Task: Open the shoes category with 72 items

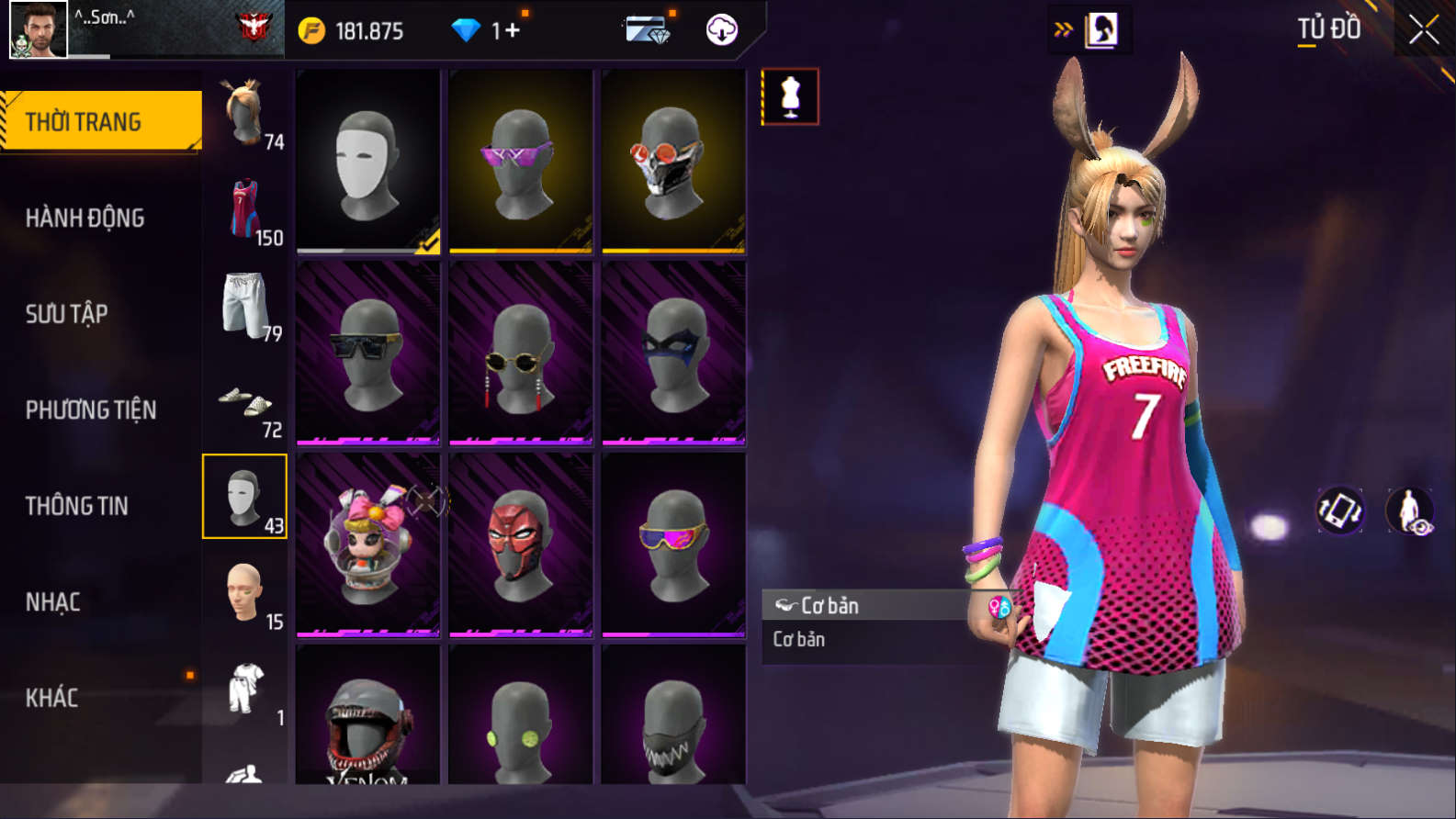Action: (245, 403)
